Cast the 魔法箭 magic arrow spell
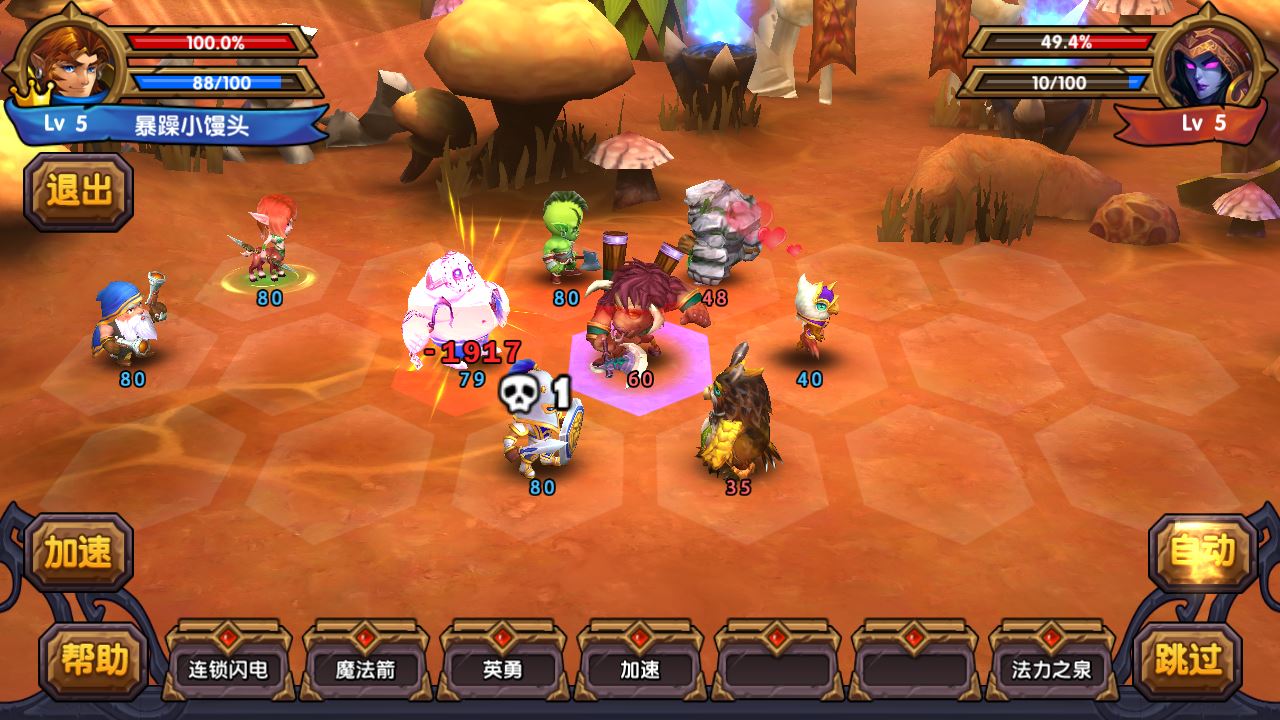This screenshot has width=1280, height=720. click(x=365, y=668)
